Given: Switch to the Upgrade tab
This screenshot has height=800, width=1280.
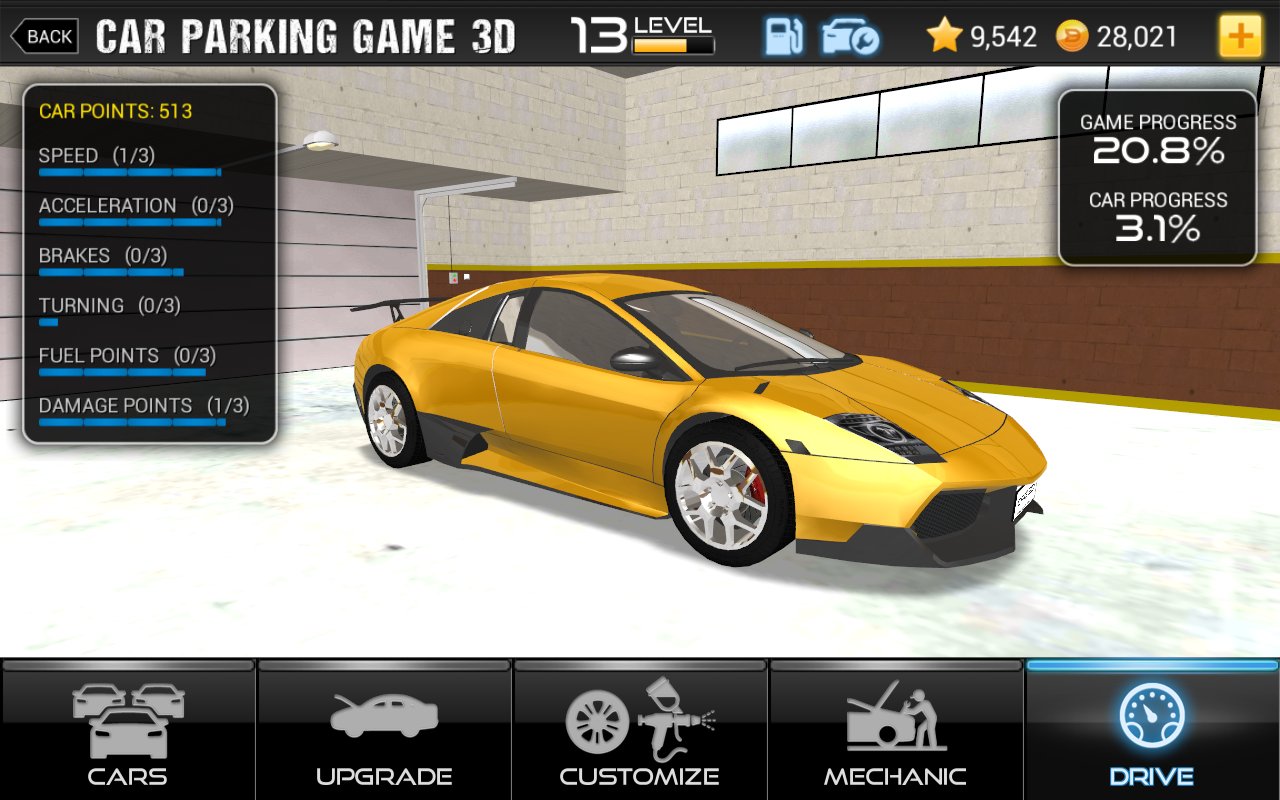Looking at the screenshot, I should click(x=383, y=730).
